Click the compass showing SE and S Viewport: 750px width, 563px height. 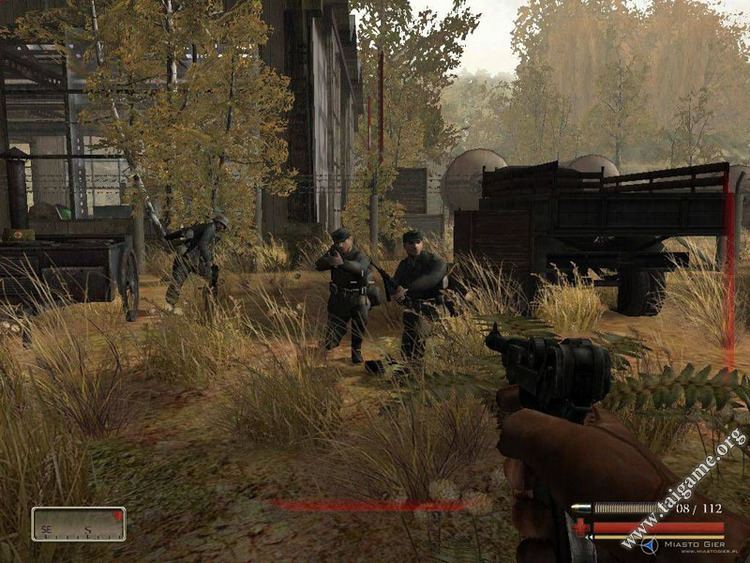(78, 524)
